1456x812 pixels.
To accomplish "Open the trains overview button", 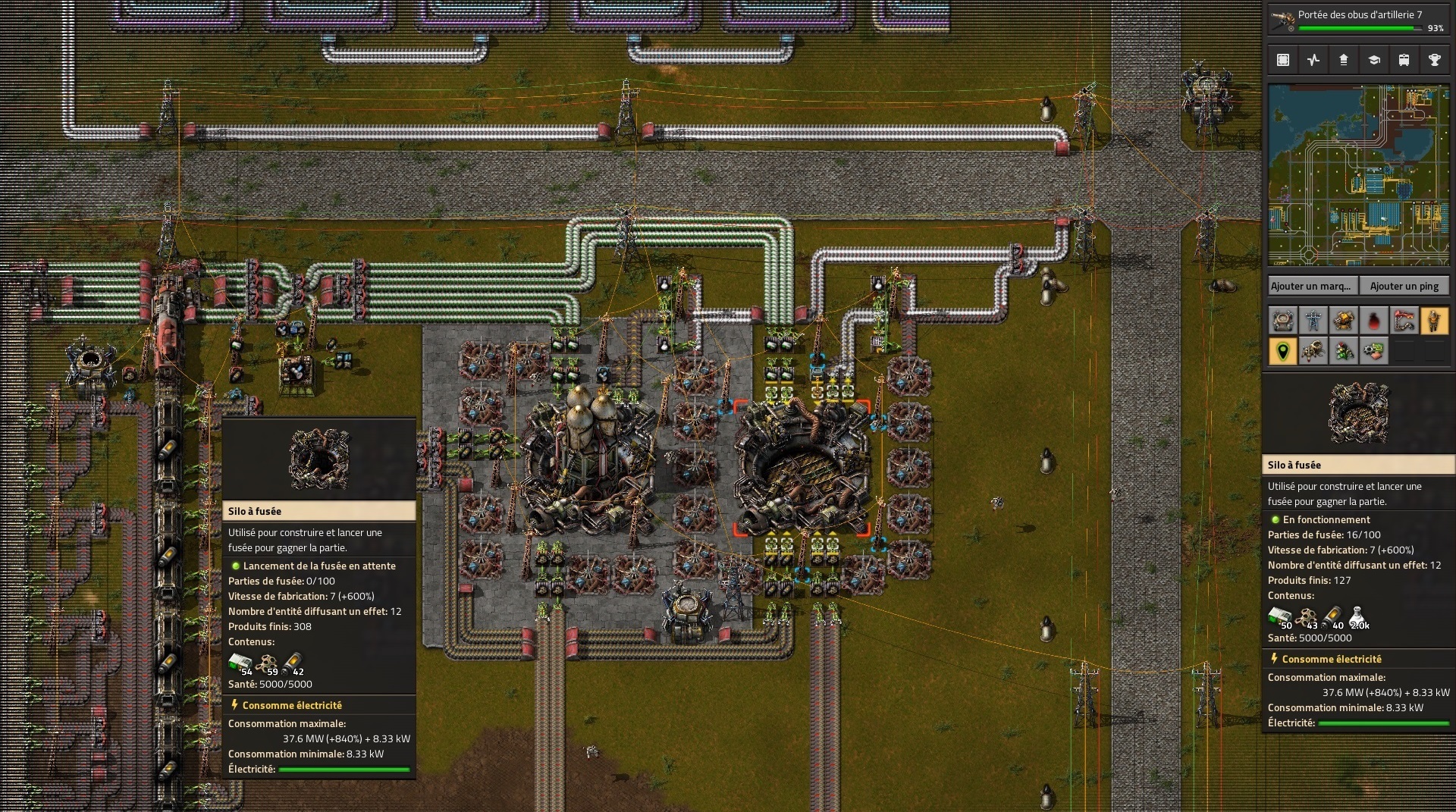I will point(1404,60).
